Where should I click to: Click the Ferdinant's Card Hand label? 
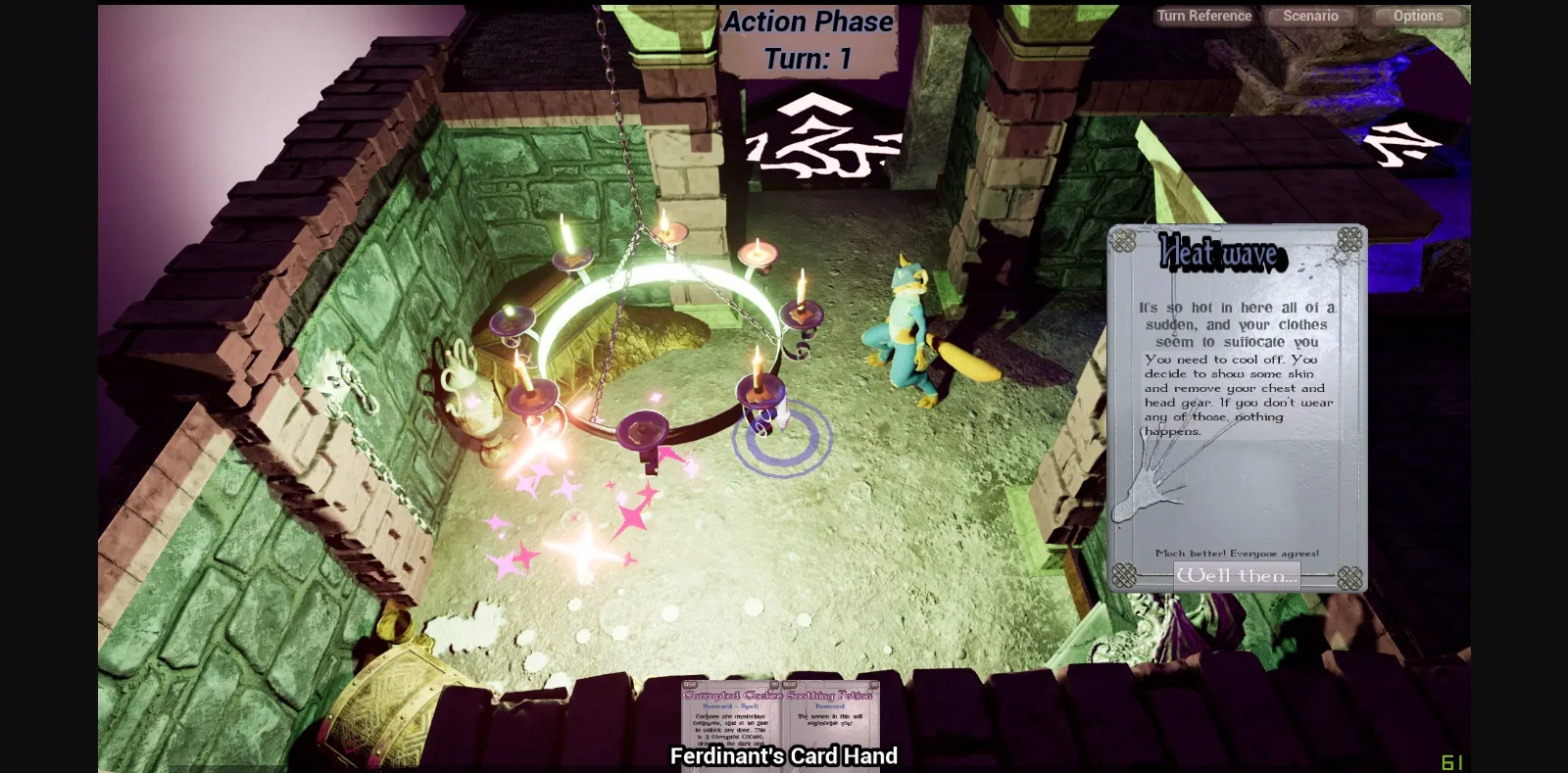point(783,756)
